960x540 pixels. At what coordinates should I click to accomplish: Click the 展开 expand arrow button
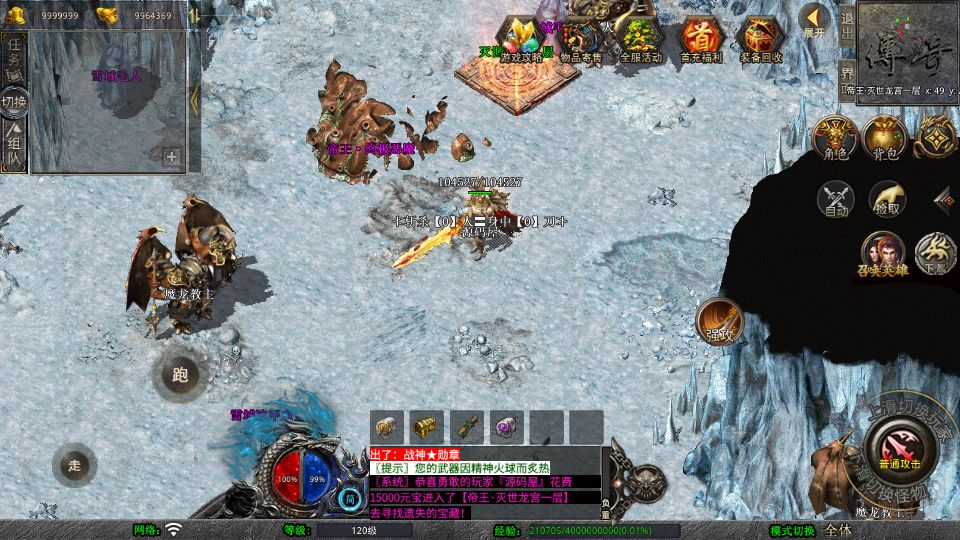point(815,22)
